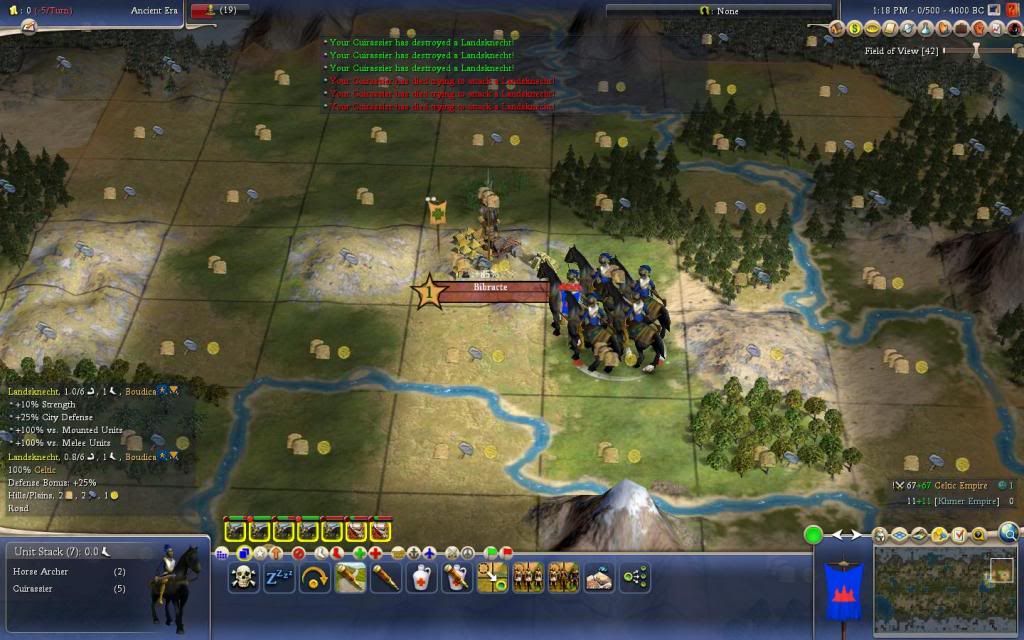Delete unit with the skull button

coord(243,577)
